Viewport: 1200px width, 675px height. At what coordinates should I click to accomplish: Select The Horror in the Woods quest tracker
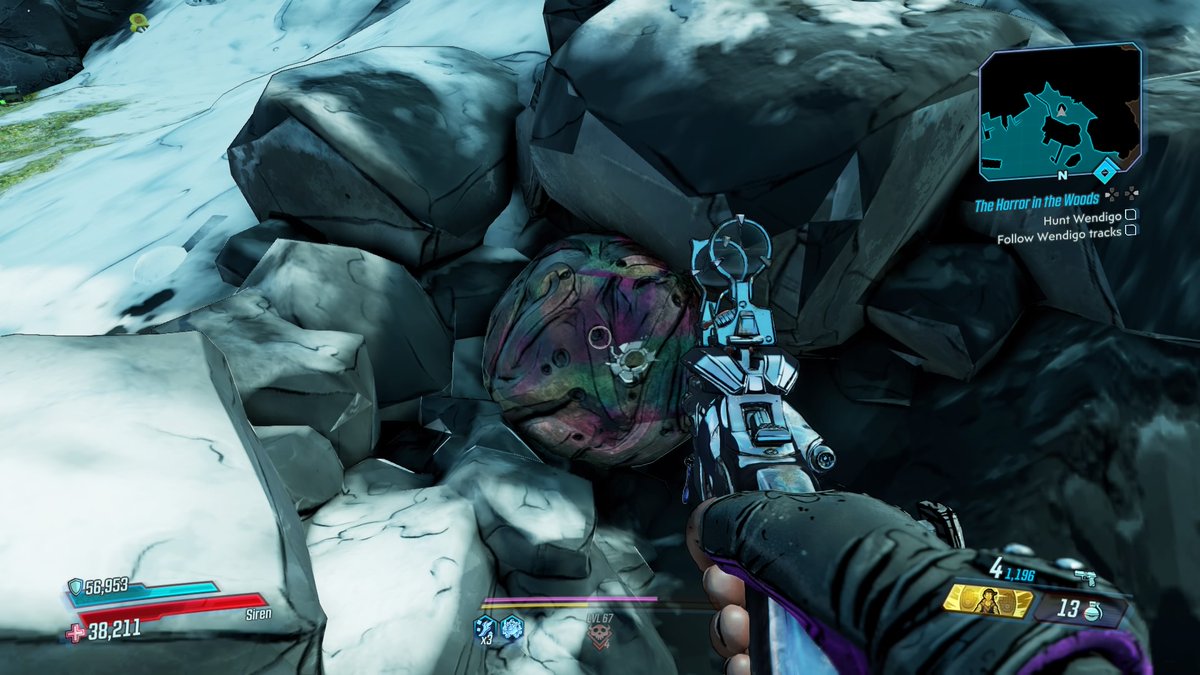coord(1037,201)
